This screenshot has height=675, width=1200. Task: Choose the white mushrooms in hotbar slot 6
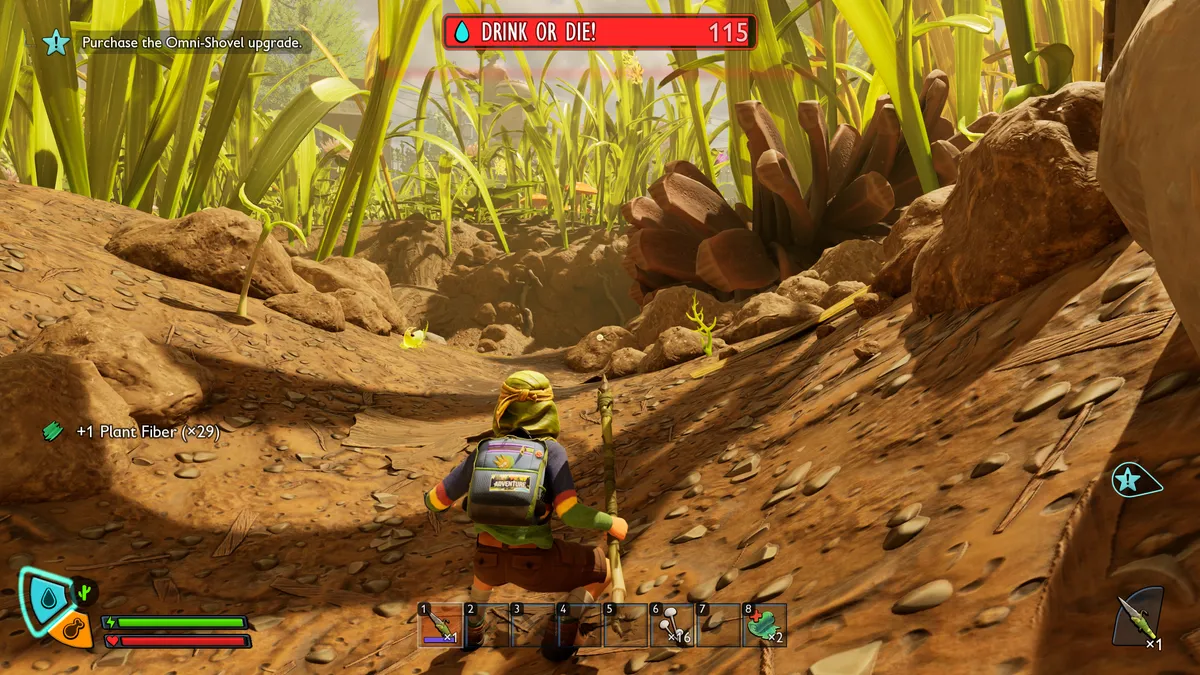point(670,625)
